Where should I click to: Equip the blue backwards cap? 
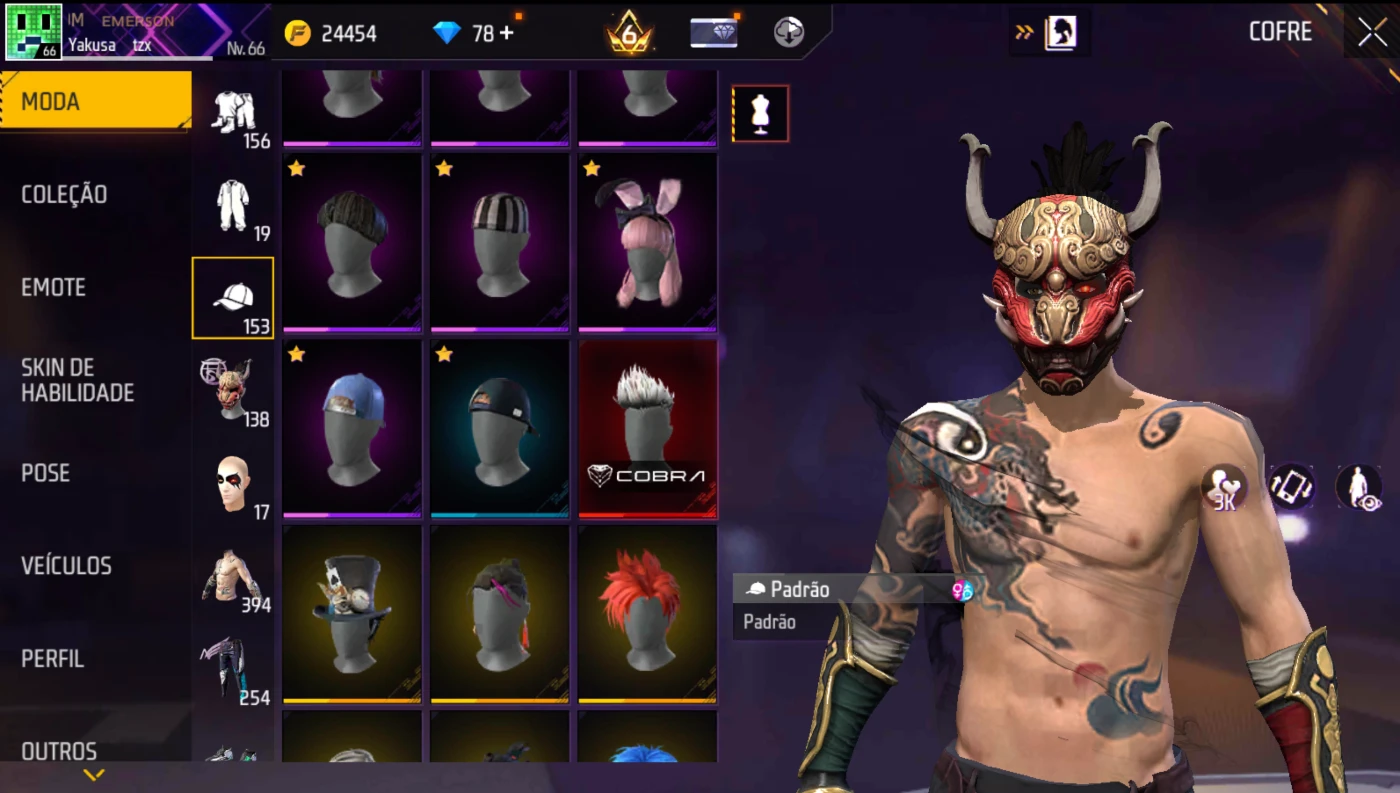point(352,428)
